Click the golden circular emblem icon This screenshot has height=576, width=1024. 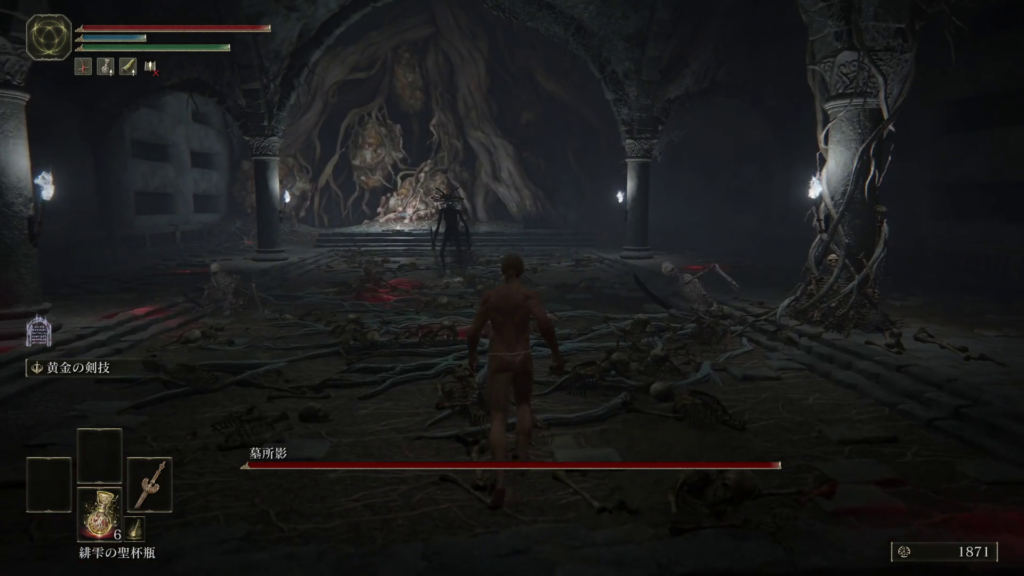(x=48, y=37)
